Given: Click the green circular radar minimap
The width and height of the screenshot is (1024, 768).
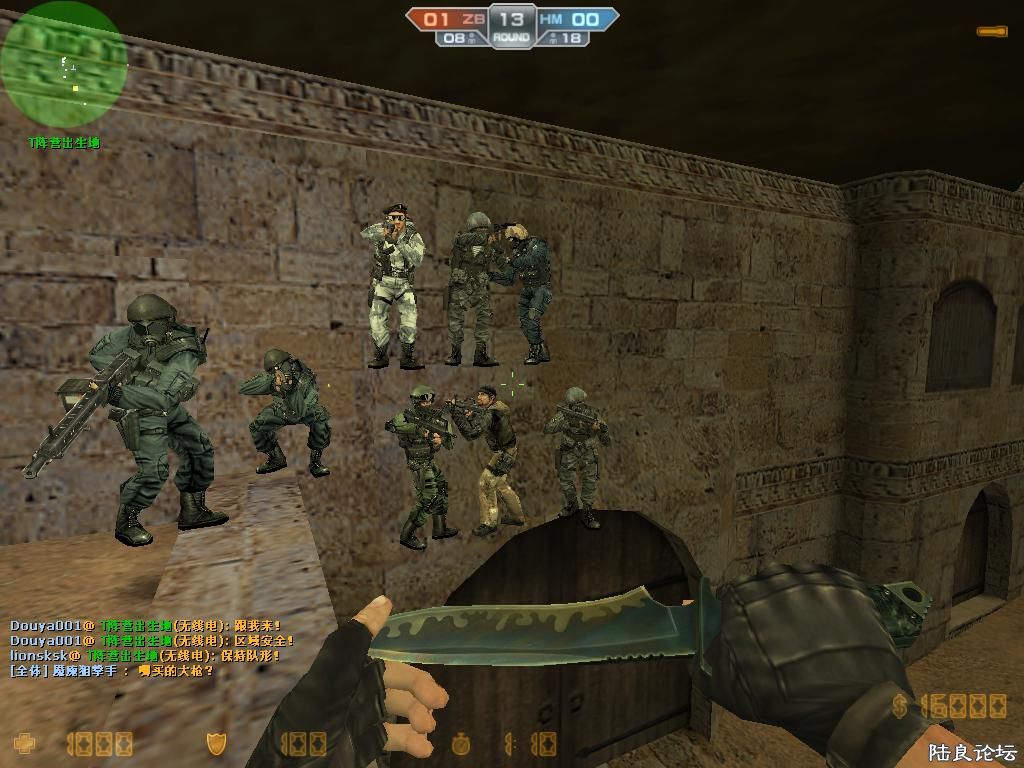Looking at the screenshot, I should (63, 65).
